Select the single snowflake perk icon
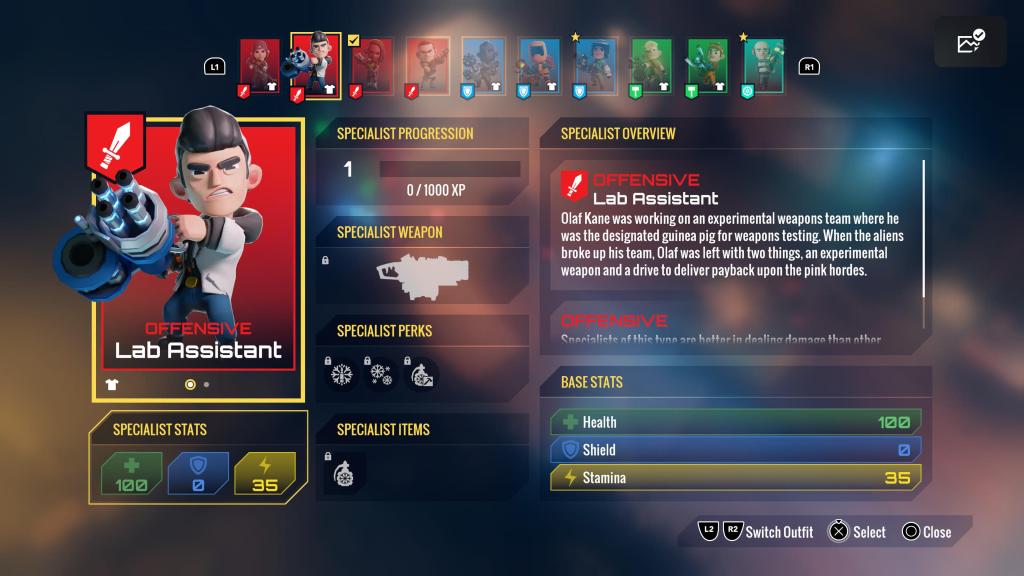The height and width of the screenshot is (576, 1024). point(343,374)
